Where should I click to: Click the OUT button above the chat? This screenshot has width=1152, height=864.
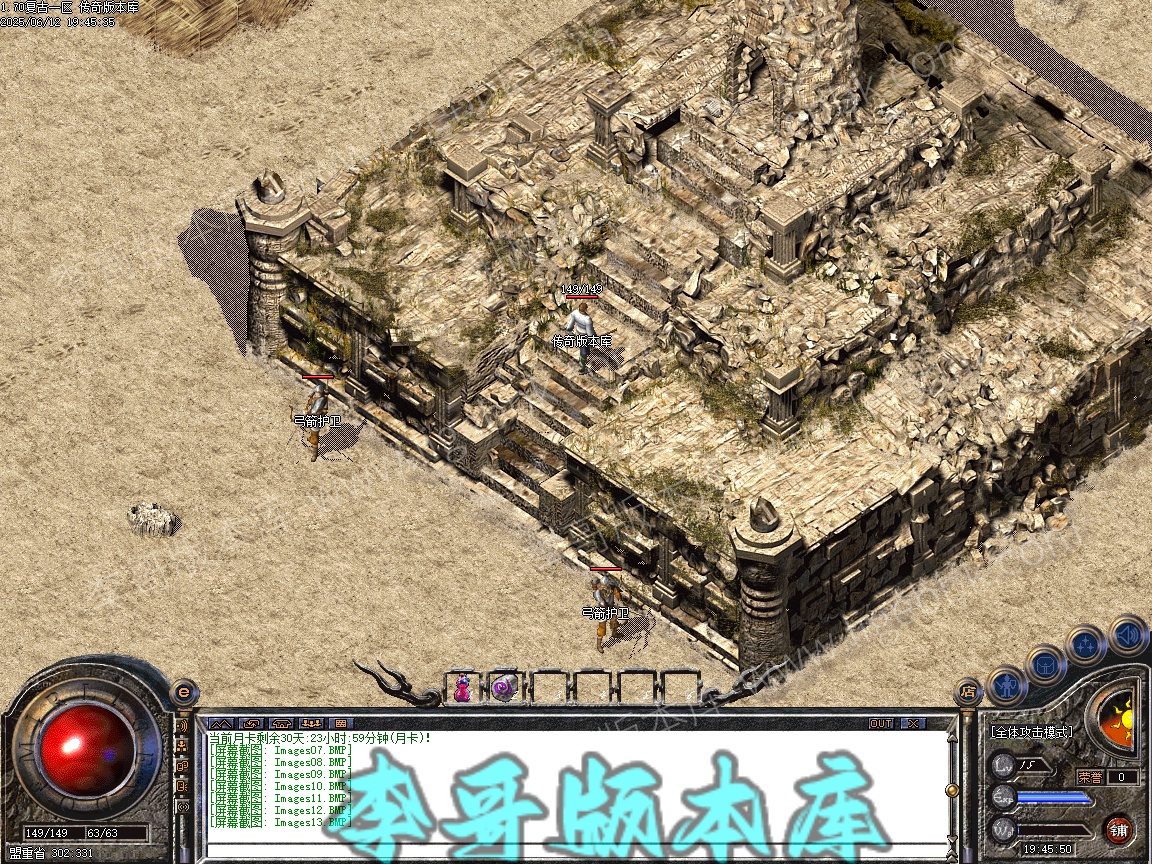click(881, 723)
